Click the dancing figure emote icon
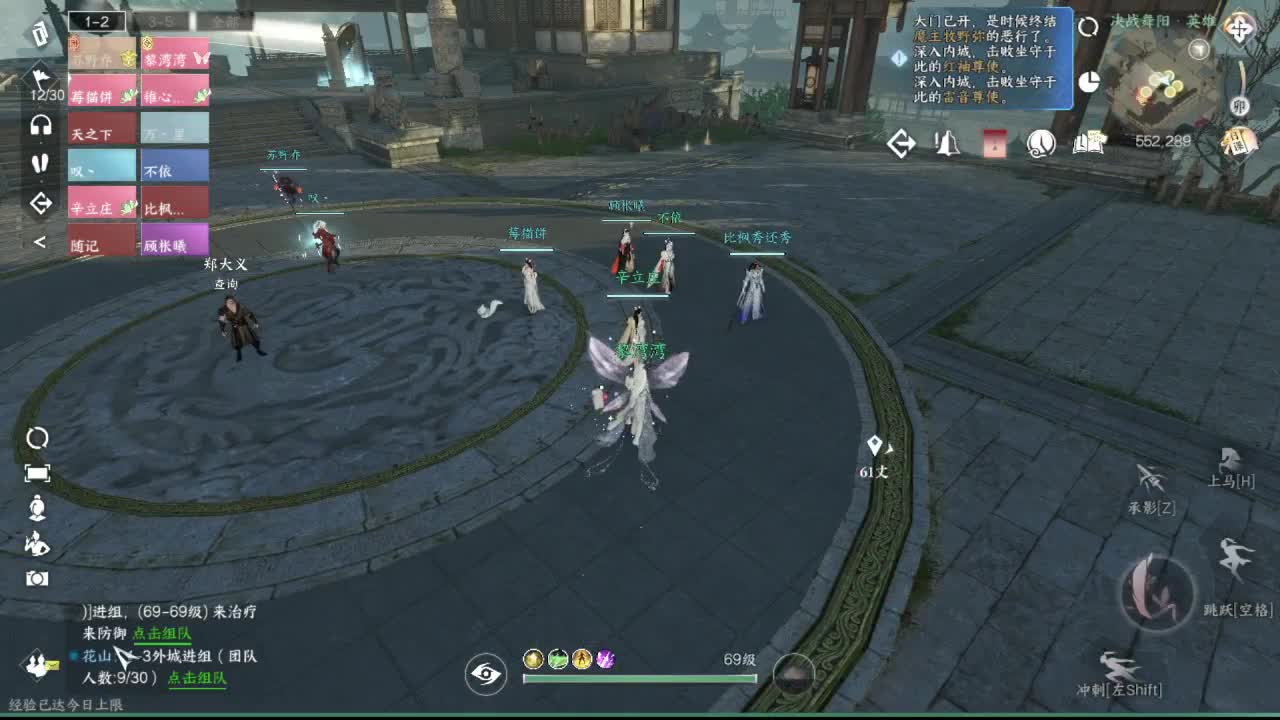This screenshot has width=1280, height=720. [x=37, y=542]
